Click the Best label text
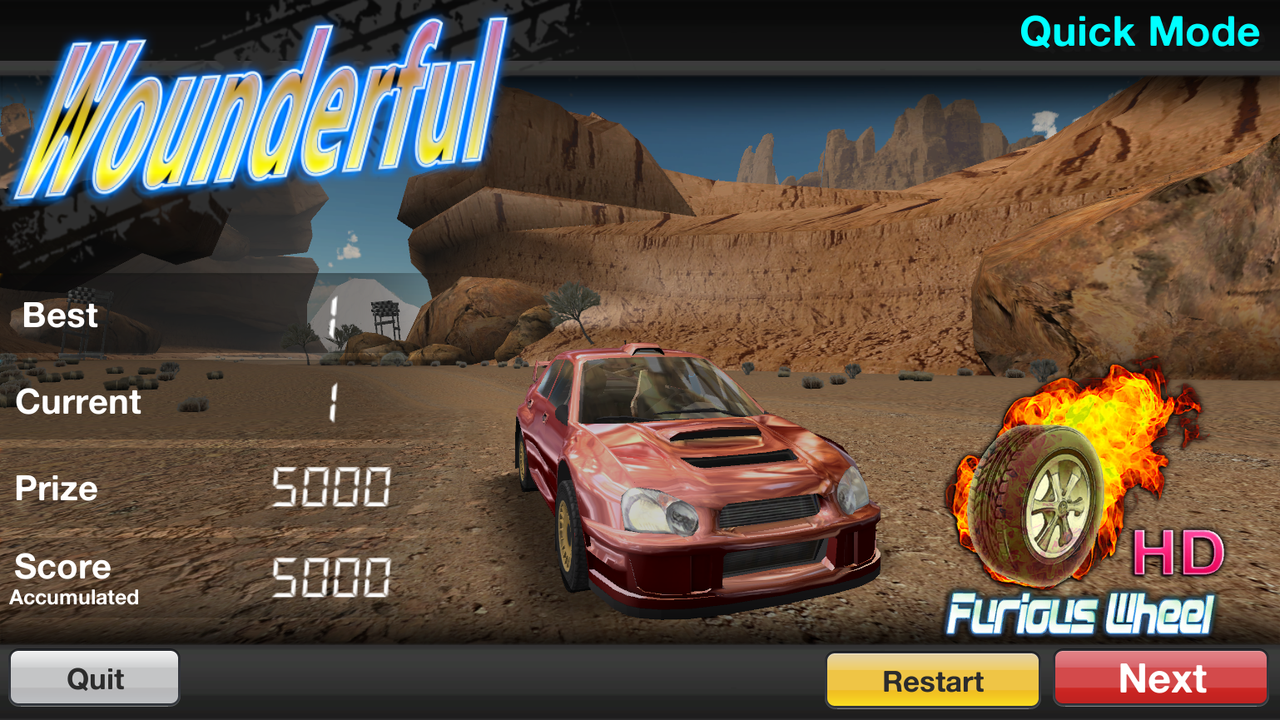Image resolution: width=1280 pixels, height=720 pixels. pyautogui.click(x=58, y=315)
